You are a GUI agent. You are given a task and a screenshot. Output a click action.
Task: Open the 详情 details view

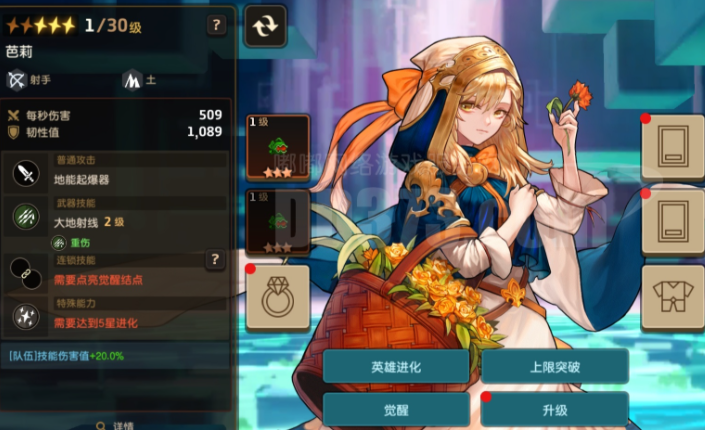(x=118, y=424)
